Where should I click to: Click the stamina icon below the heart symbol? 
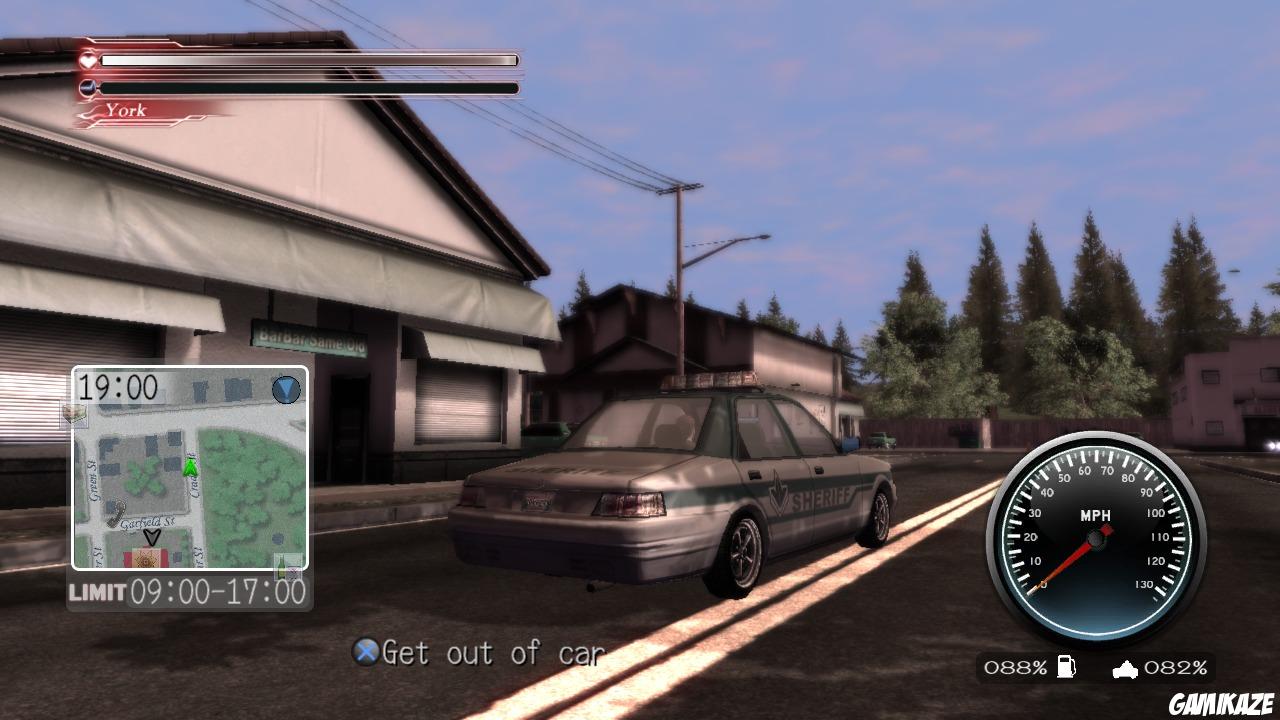(88, 87)
